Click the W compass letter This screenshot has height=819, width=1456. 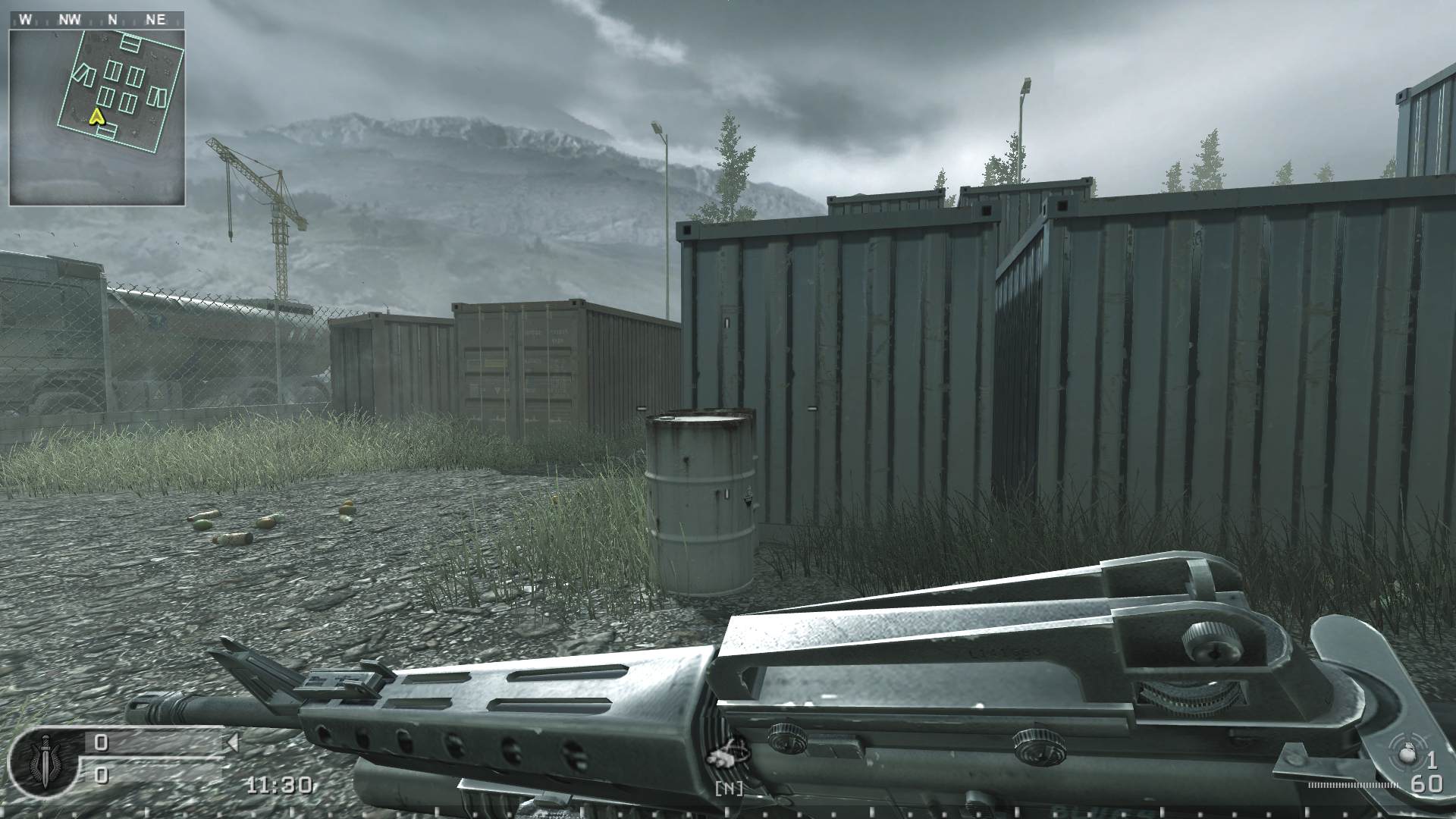click(24, 19)
